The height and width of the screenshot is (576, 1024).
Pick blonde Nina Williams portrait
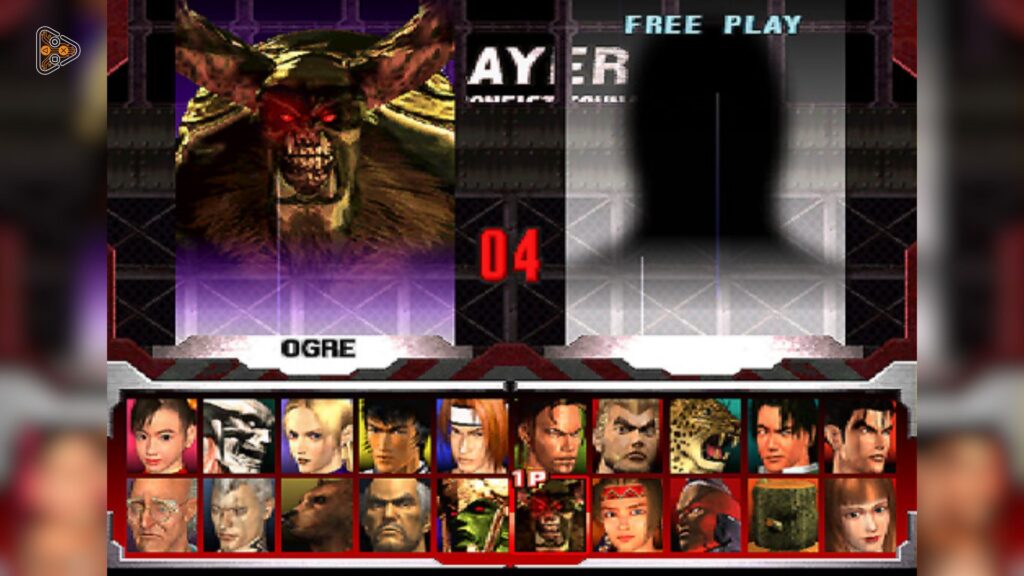317,435
